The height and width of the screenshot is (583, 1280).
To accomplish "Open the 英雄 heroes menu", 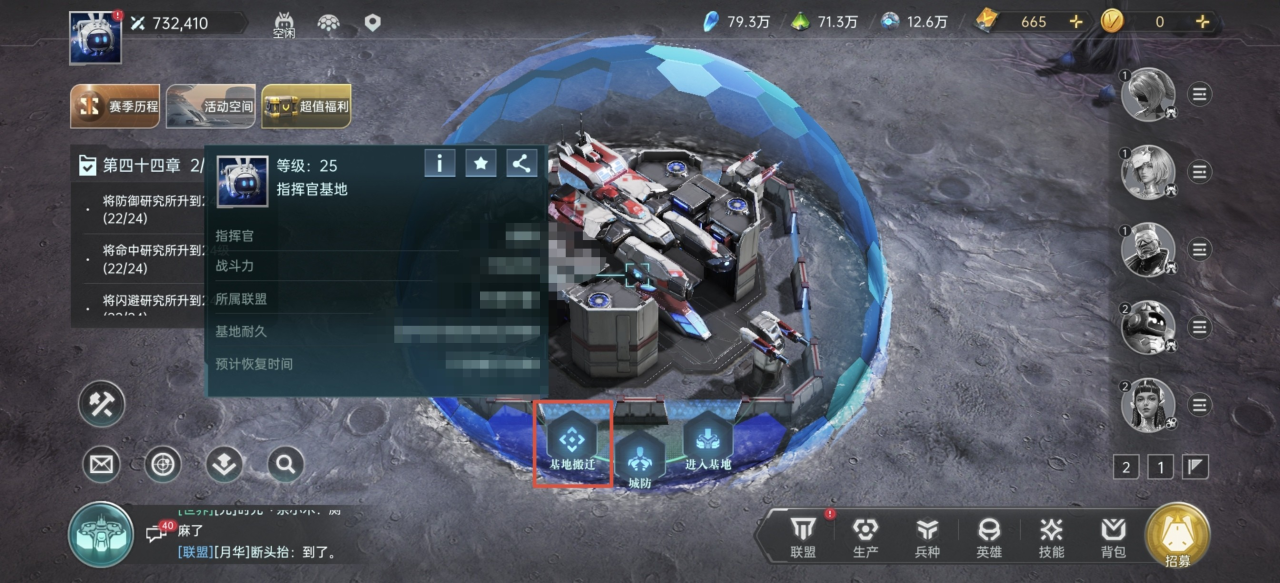I will tap(989, 537).
